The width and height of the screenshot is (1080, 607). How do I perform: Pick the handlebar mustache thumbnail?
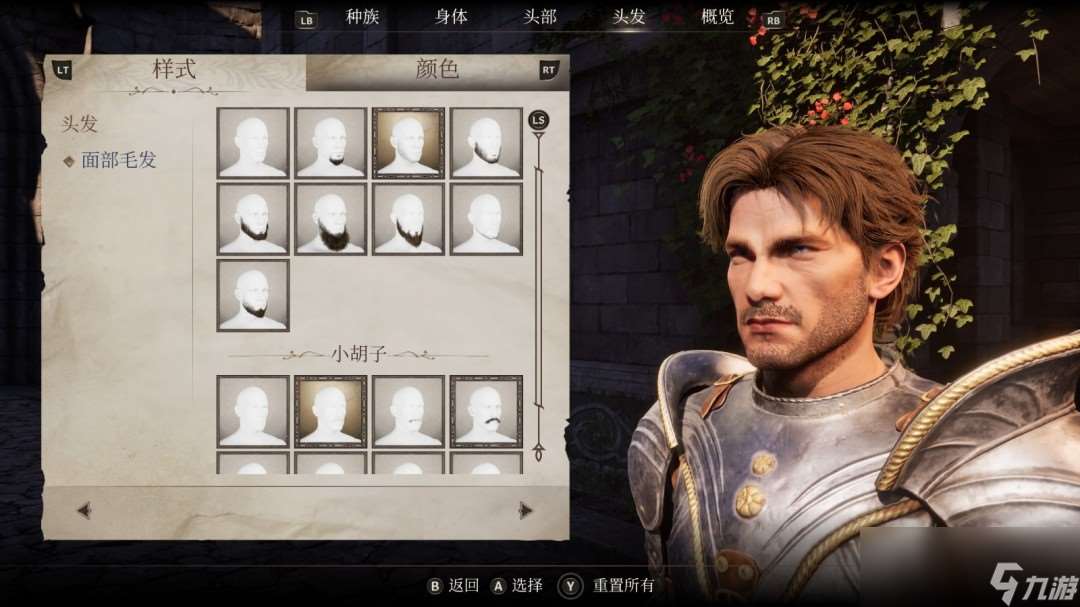[486, 411]
